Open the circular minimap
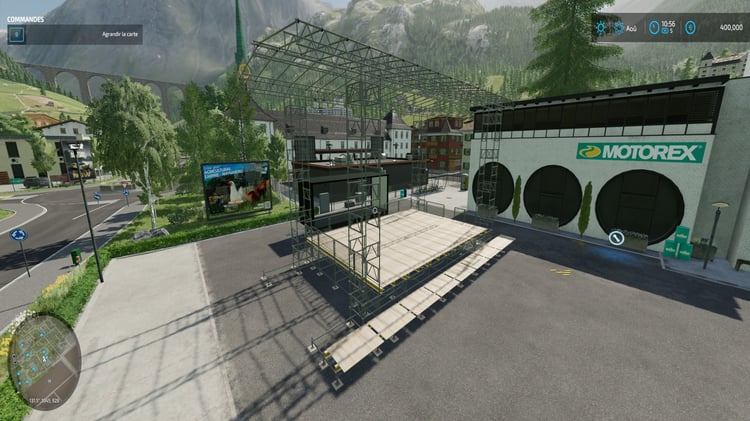 point(44,361)
